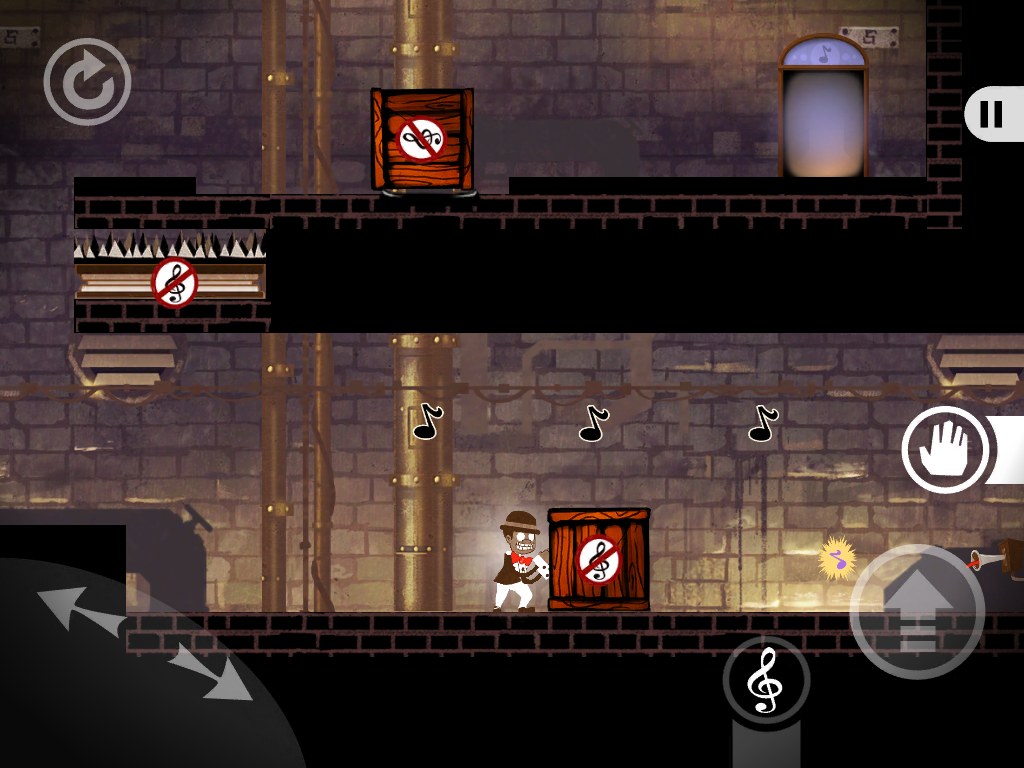Tap the right movement arrow
This screenshot has width=1024, height=768.
coord(210,672)
